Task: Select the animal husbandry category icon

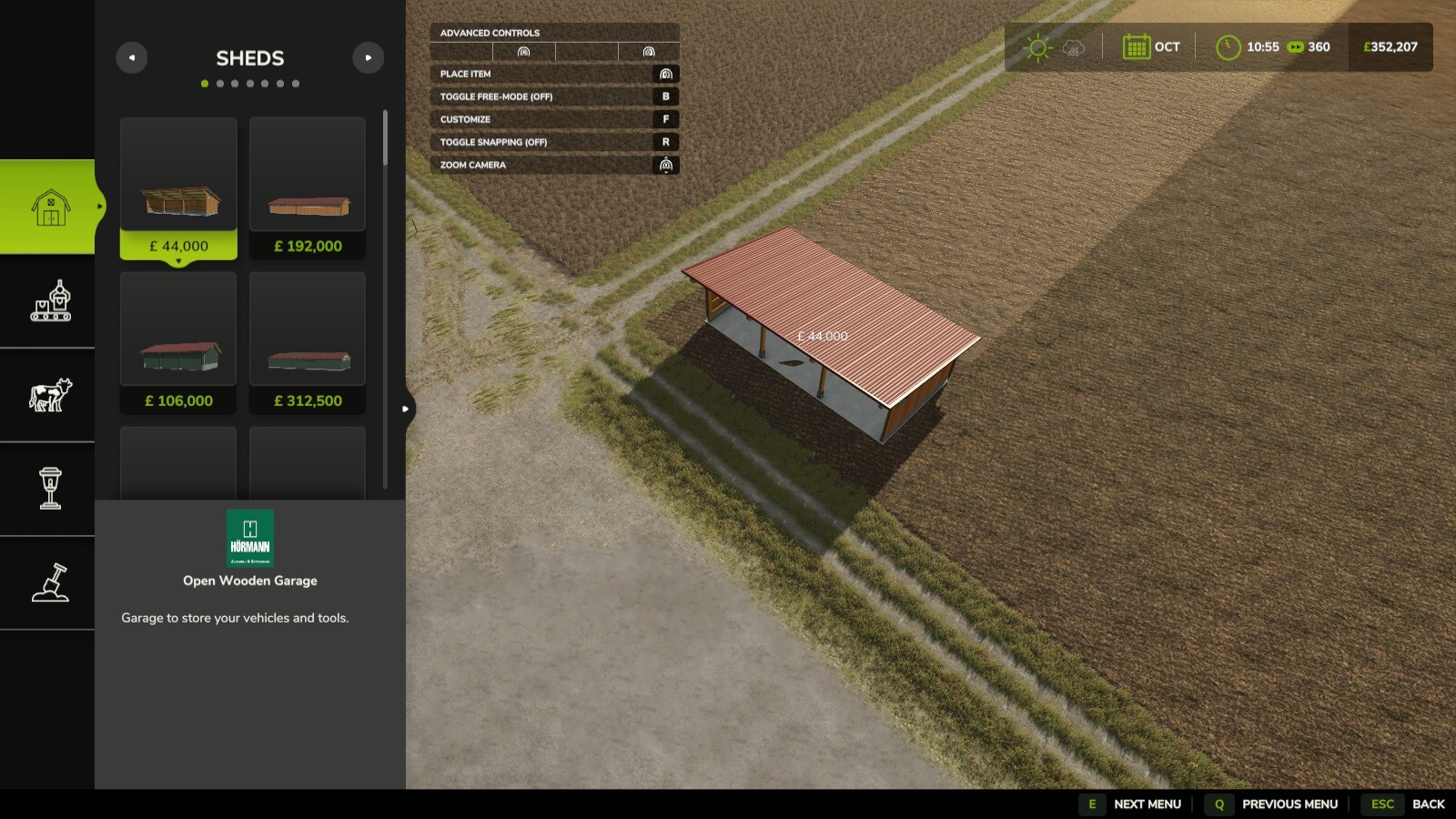Action: point(50,395)
